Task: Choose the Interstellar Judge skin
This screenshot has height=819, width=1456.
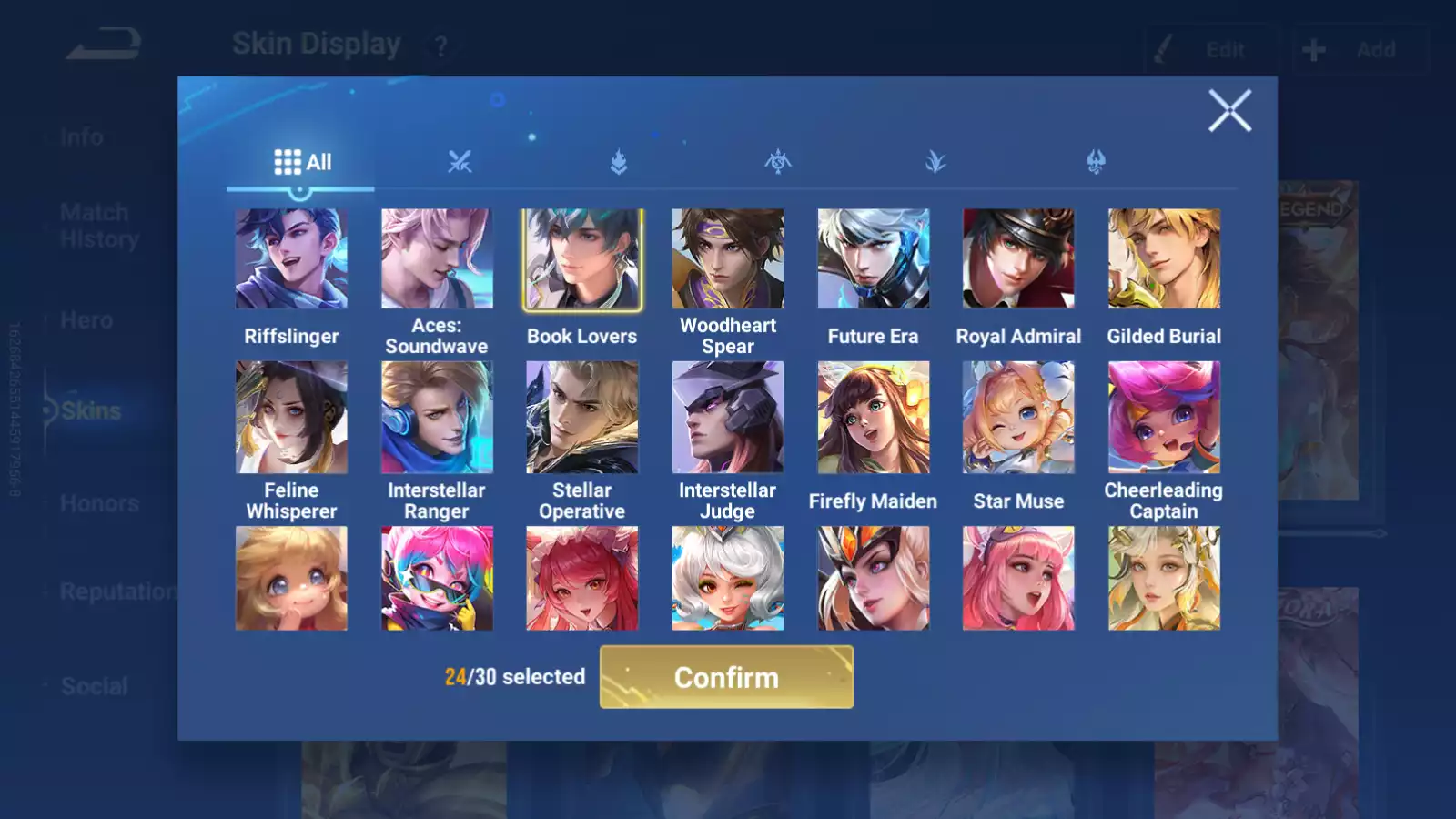Action: [x=727, y=416]
